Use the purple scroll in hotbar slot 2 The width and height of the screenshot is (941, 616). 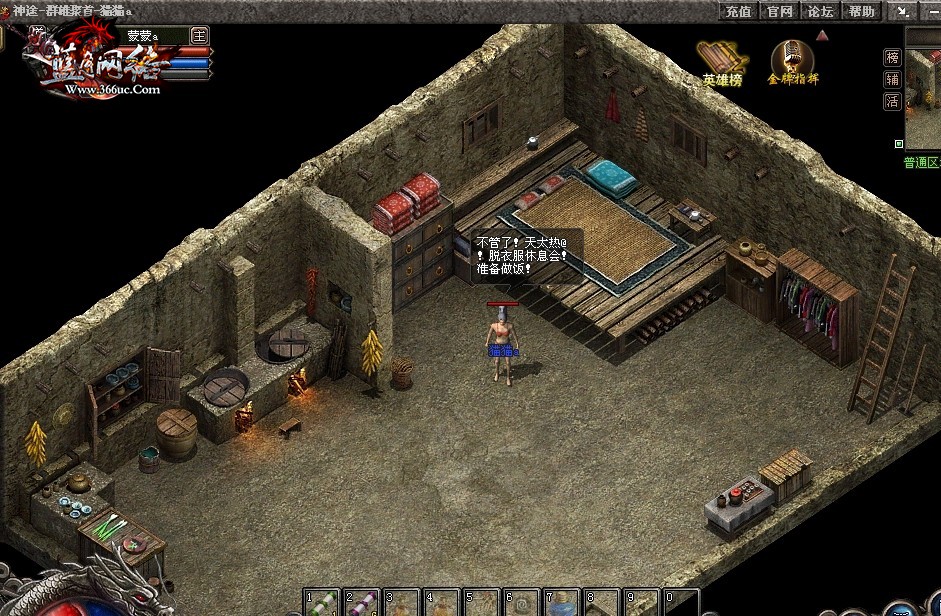pyautogui.click(x=361, y=603)
